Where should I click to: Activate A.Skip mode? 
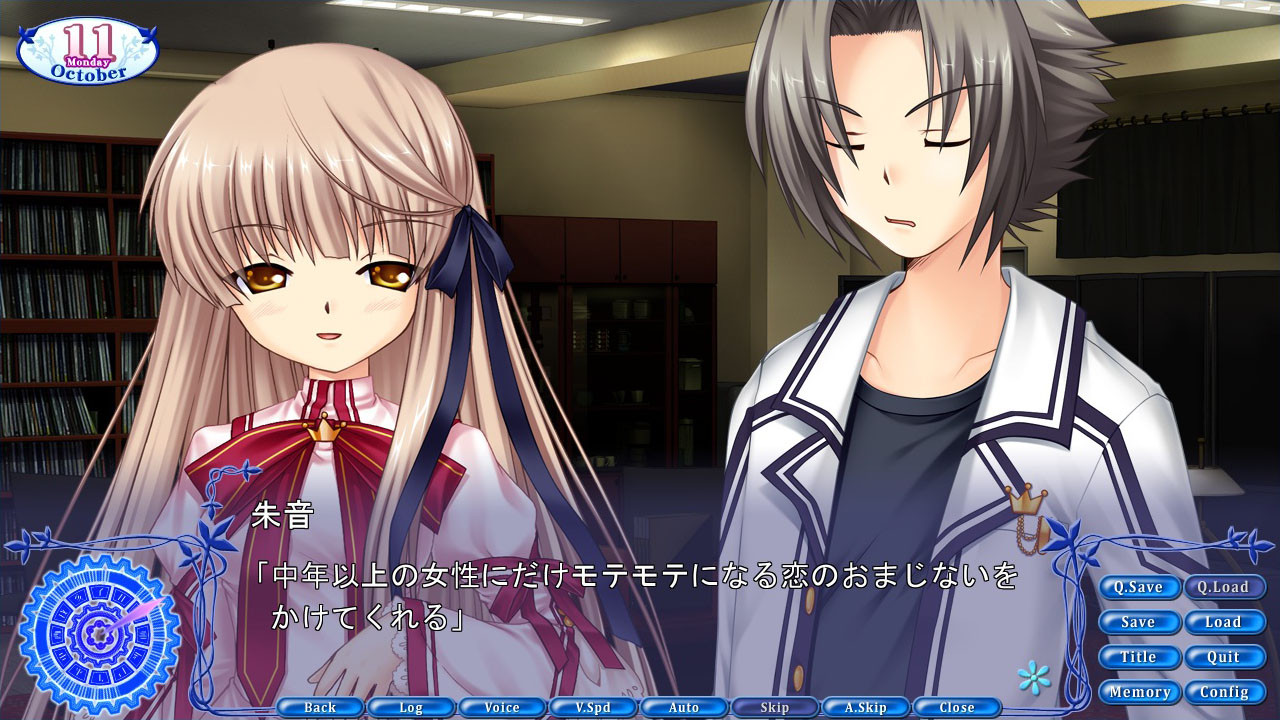click(x=864, y=706)
